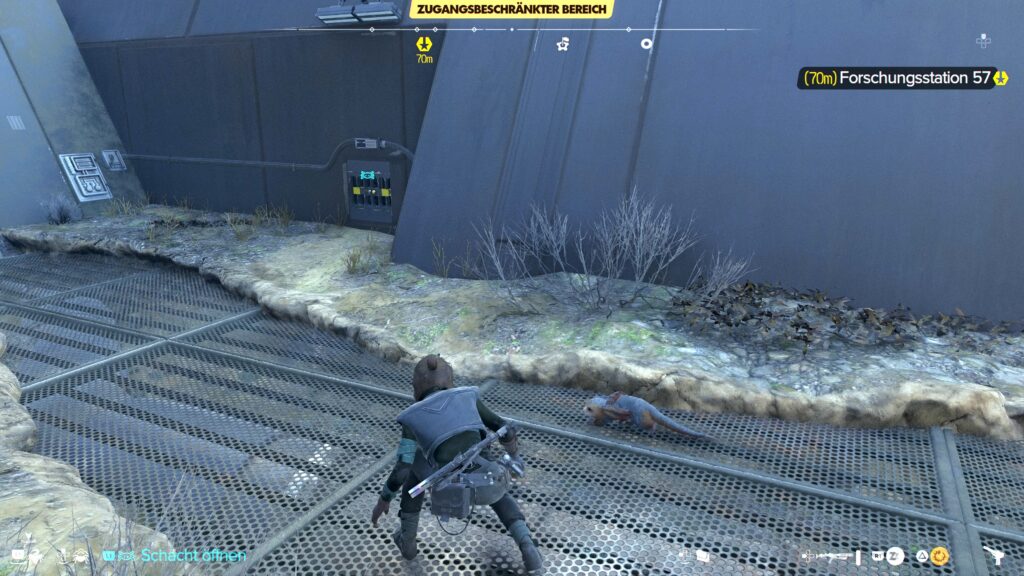Select the white star compass marker
This screenshot has height=576, width=1024.
(563, 44)
